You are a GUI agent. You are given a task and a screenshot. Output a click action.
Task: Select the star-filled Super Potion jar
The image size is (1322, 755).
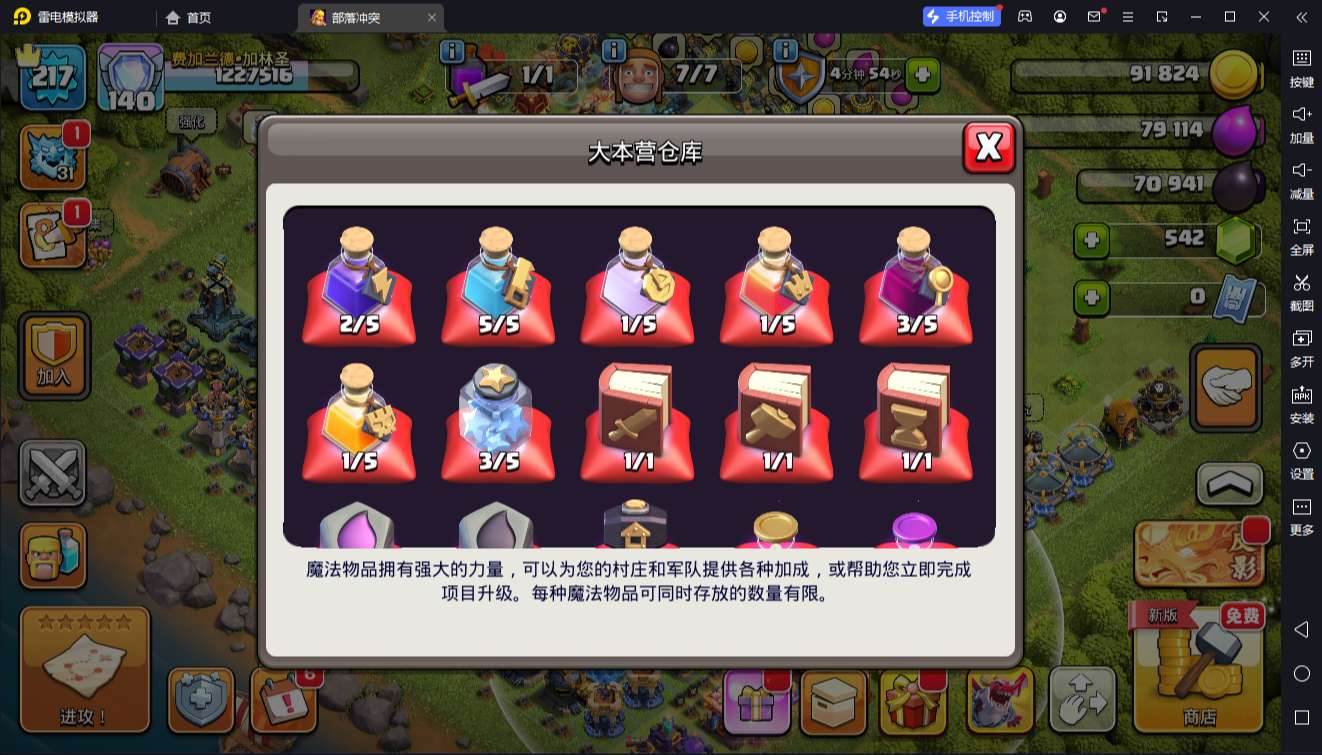[x=498, y=420]
